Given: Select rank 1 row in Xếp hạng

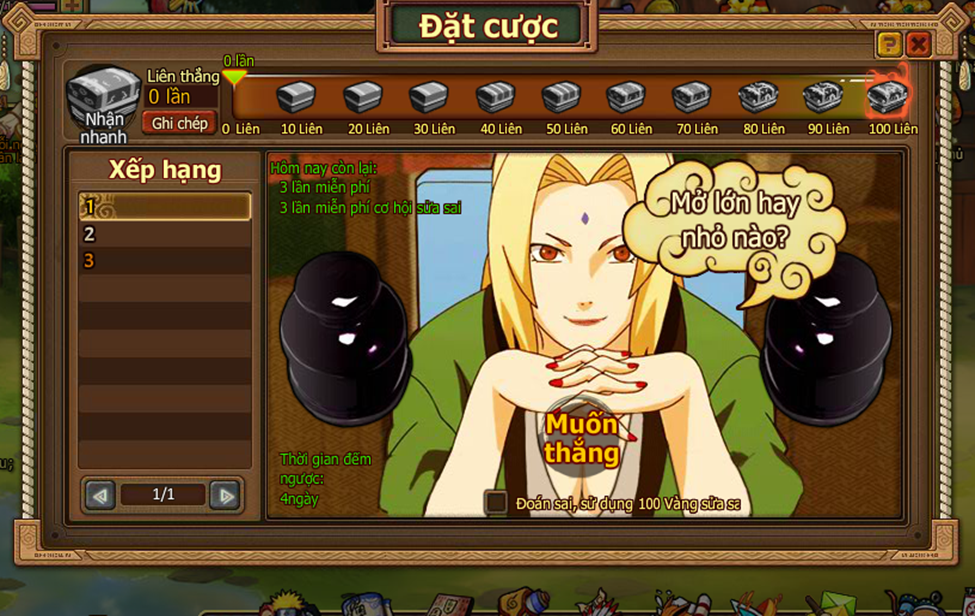Looking at the screenshot, I should pos(165,207).
